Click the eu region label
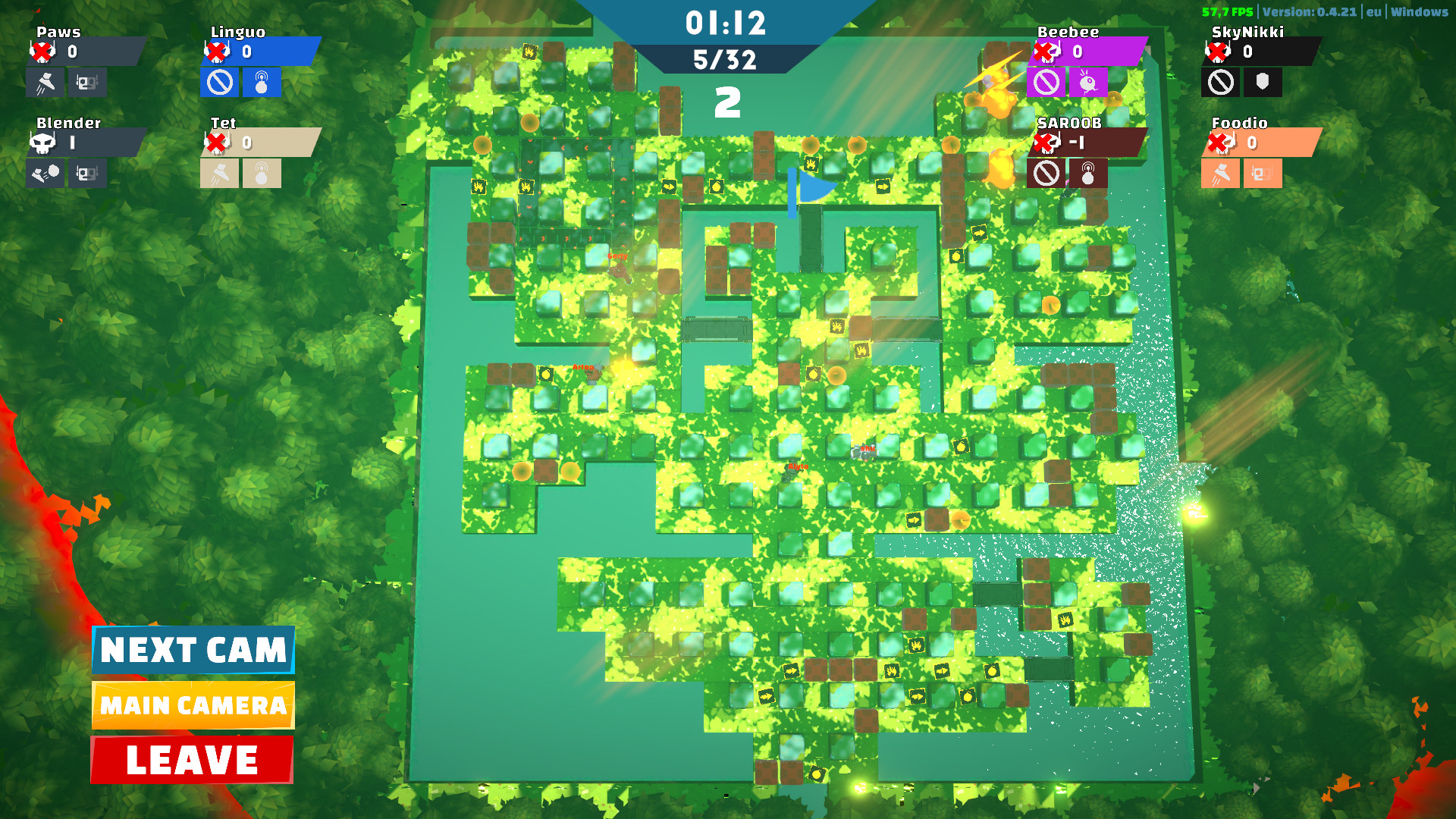 tap(1373, 12)
